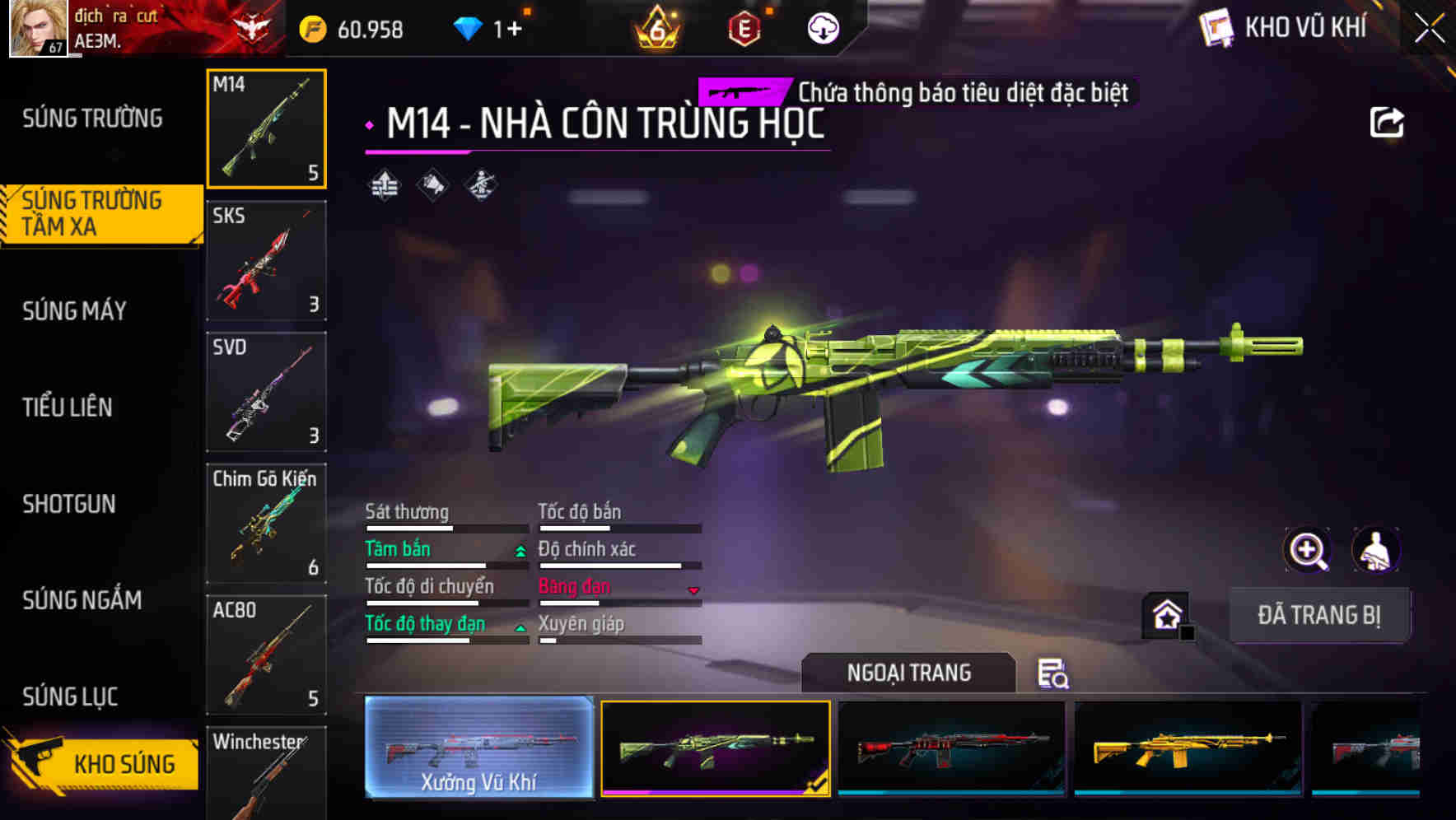The width and height of the screenshot is (1456, 820).
Task: Open the SHOTGUN category
Action: point(69,504)
